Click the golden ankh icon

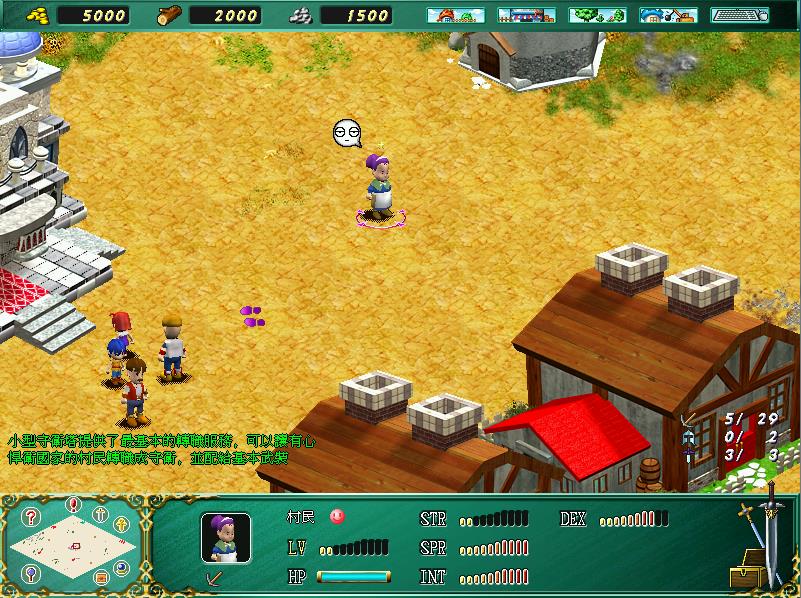122,524
